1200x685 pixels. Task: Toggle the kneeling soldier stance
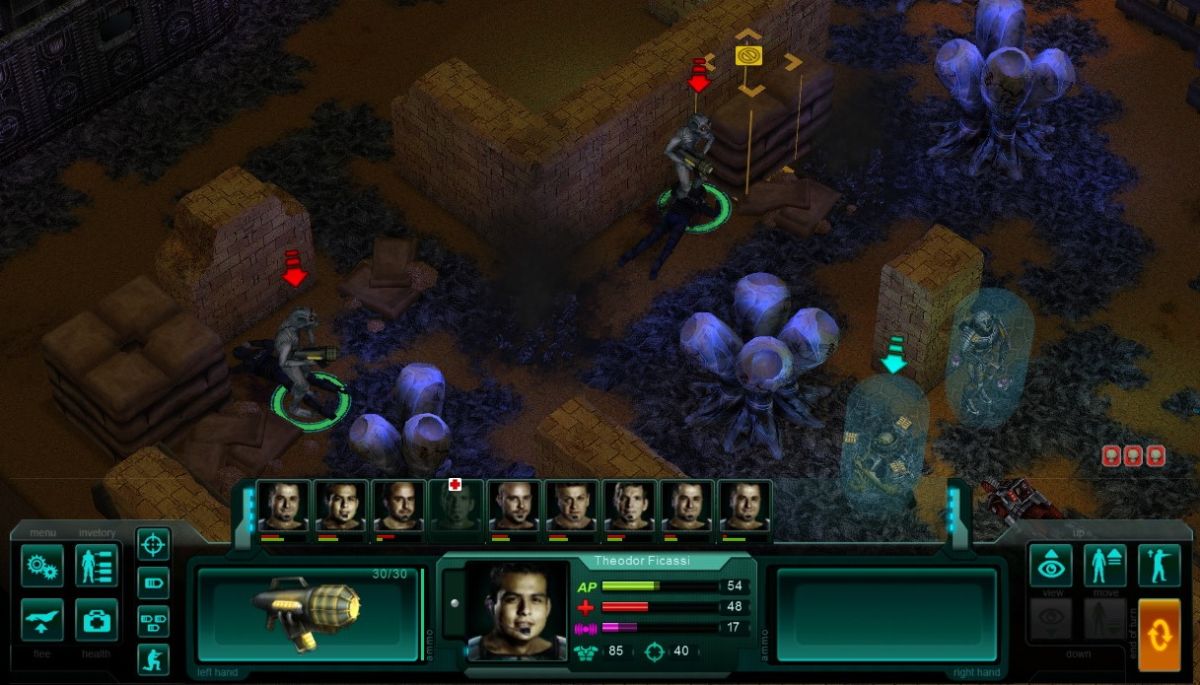pyautogui.click(x=153, y=659)
